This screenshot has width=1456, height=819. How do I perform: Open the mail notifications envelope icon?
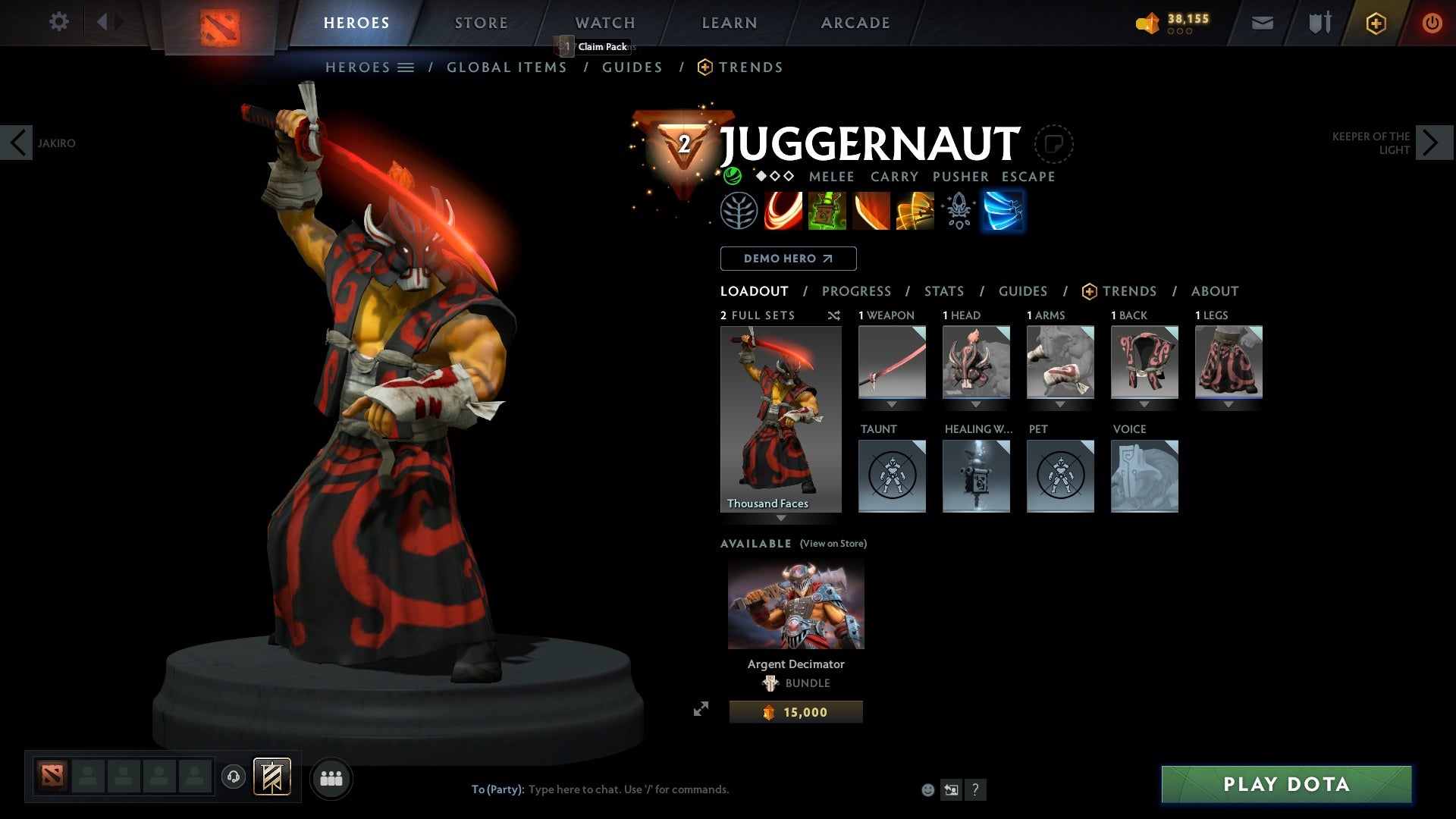(1261, 22)
